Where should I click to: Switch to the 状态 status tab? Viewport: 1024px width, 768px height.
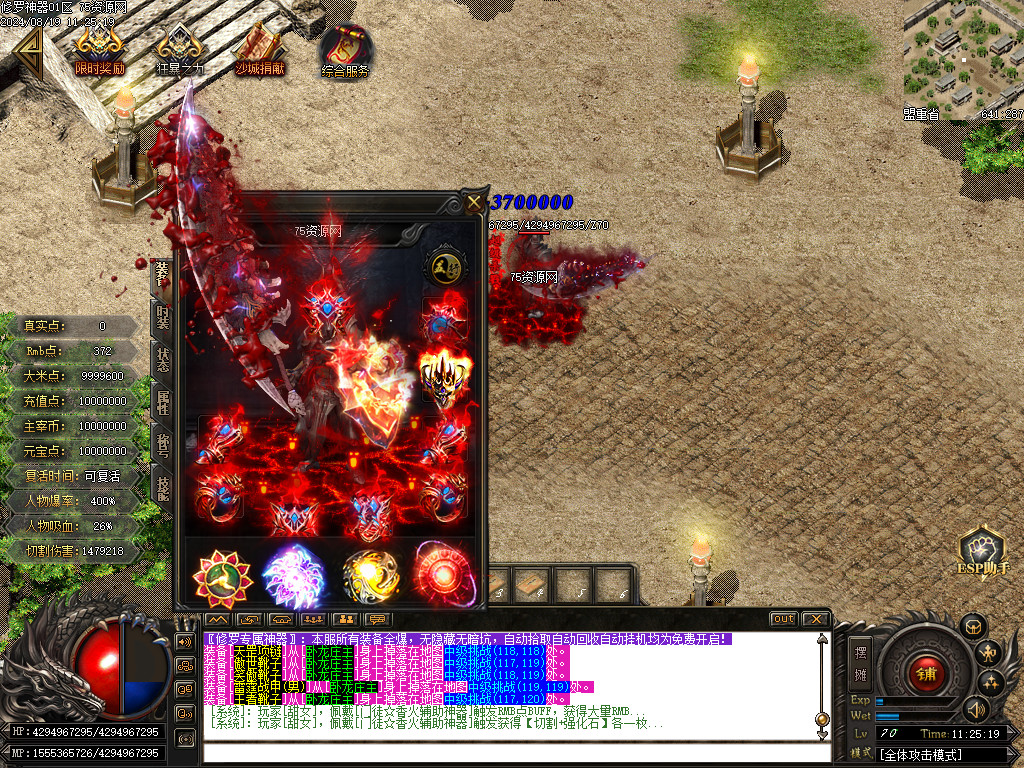pos(162,358)
